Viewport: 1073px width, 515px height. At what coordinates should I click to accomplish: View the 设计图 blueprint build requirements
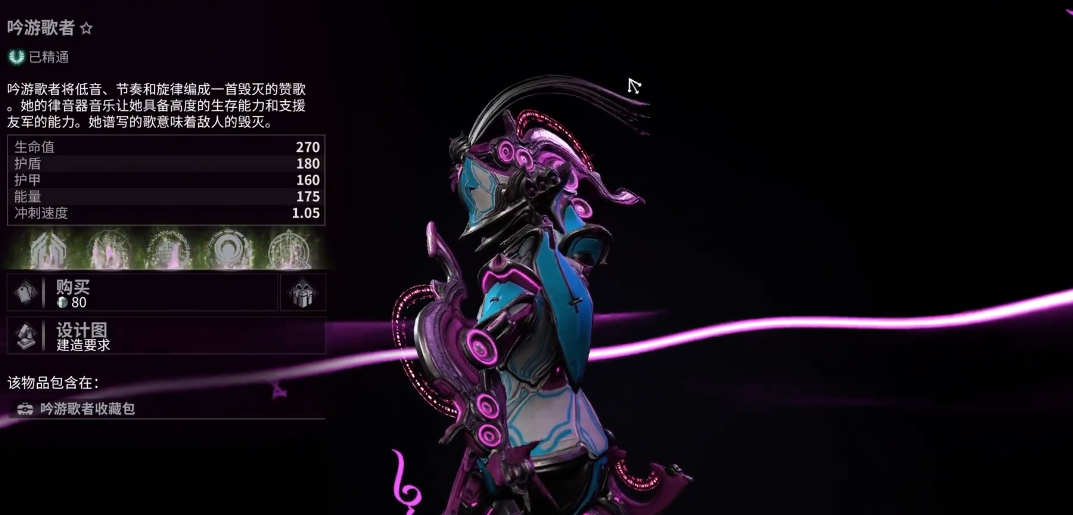[x=166, y=336]
